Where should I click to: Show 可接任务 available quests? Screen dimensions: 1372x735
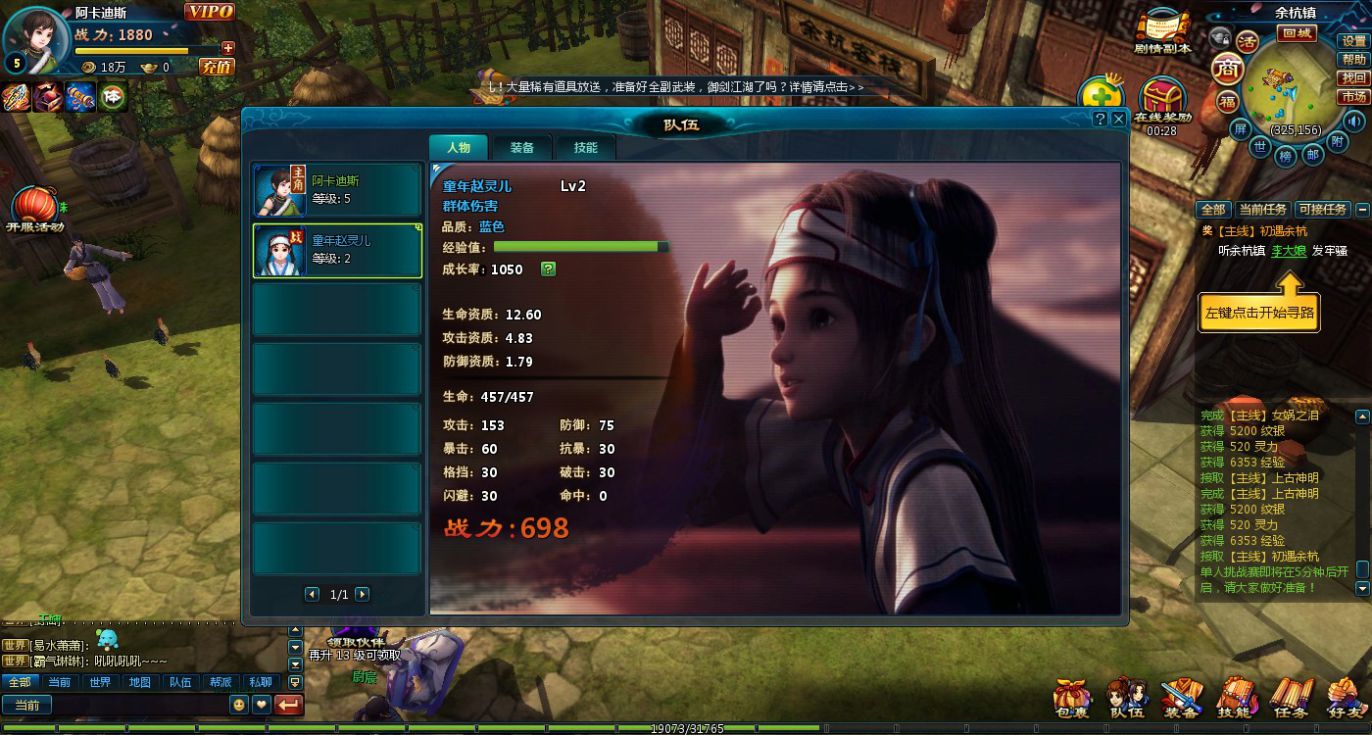click(x=1322, y=210)
